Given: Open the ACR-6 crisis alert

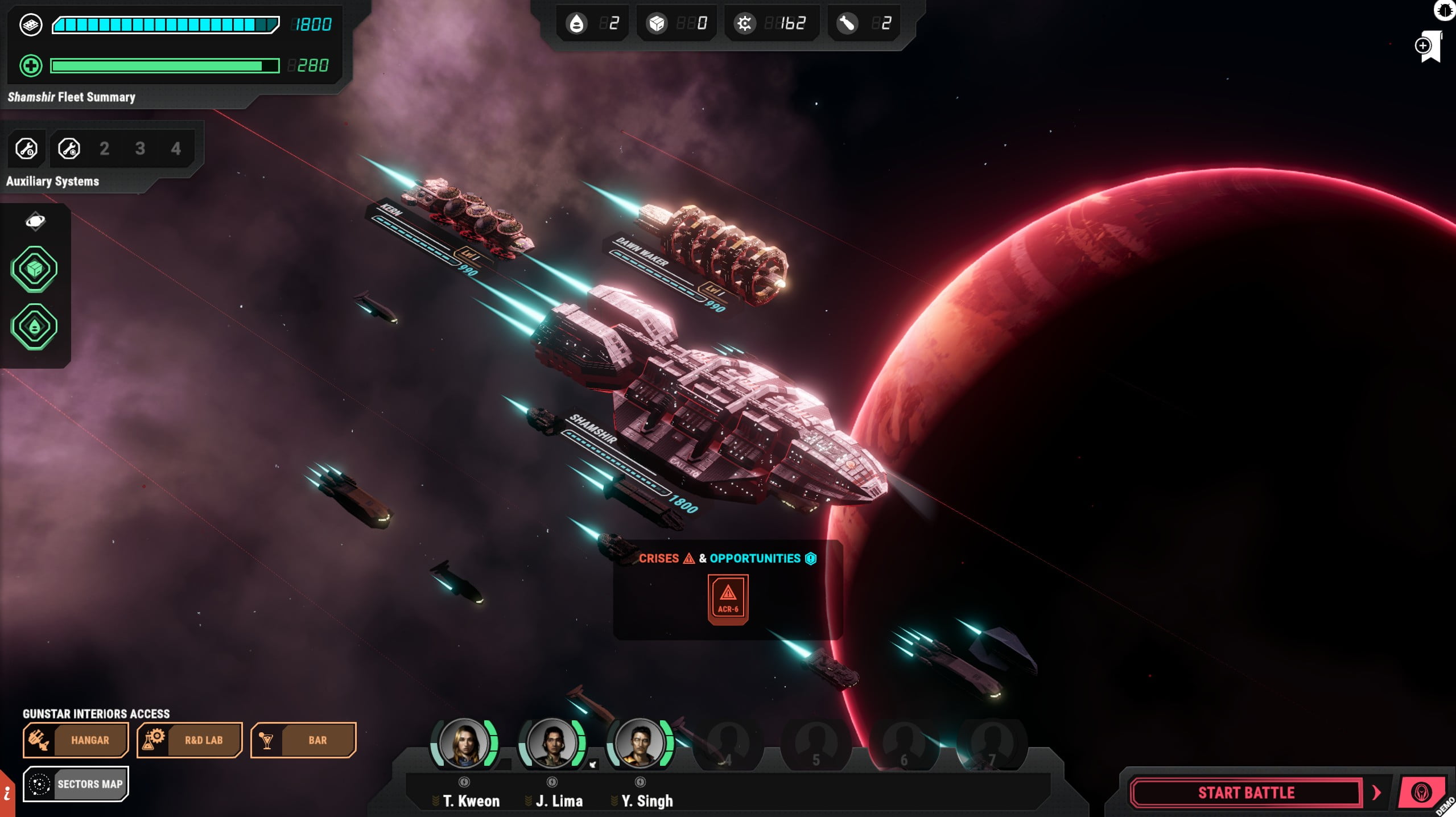Looking at the screenshot, I should tap(728, 599).
